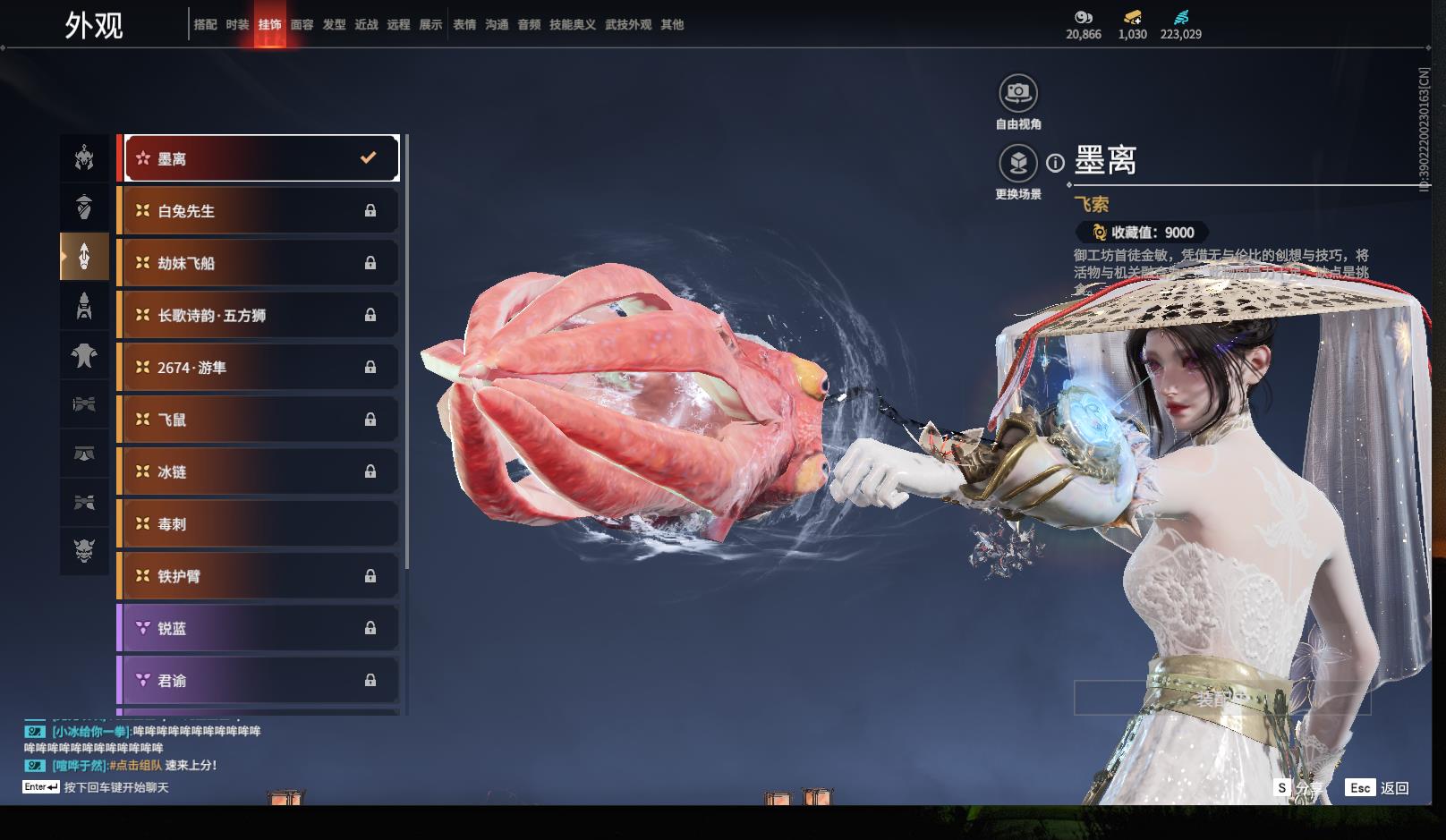1446x840 pixels.
Task: Show item info via the ⓘ icon
Action: click(x=1056, y=163)
